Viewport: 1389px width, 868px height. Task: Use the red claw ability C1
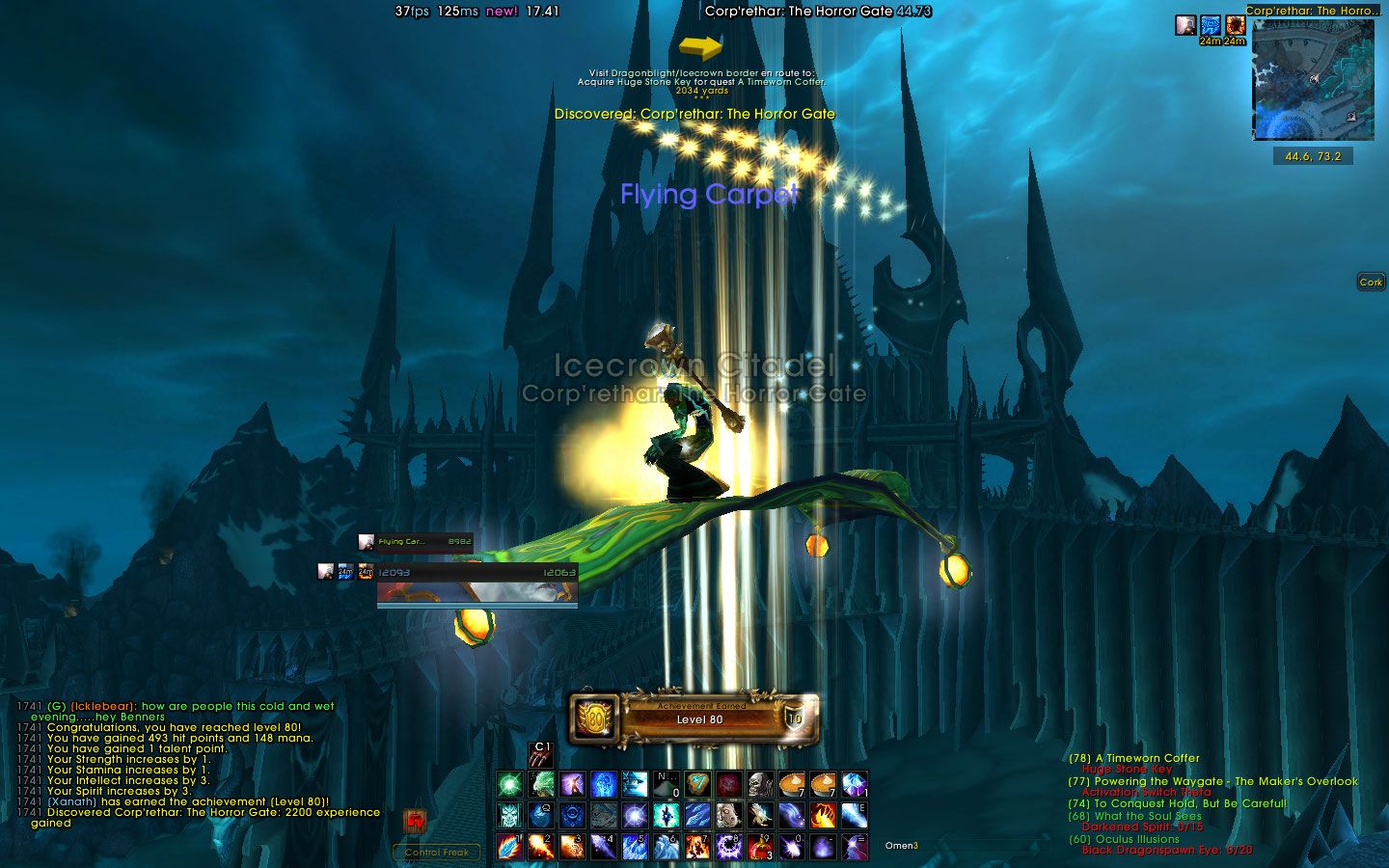(x=541, y=755)
